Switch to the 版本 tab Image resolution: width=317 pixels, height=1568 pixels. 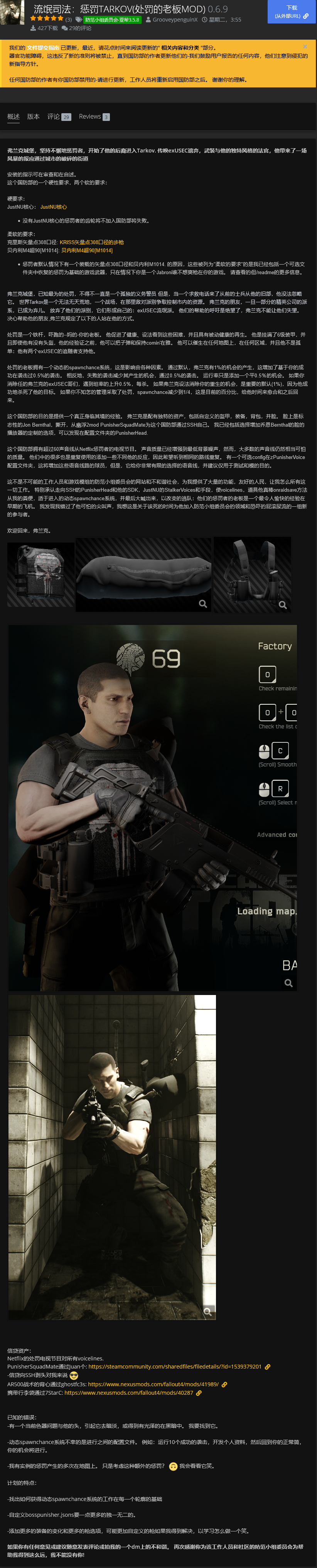[x=33, y=117]
